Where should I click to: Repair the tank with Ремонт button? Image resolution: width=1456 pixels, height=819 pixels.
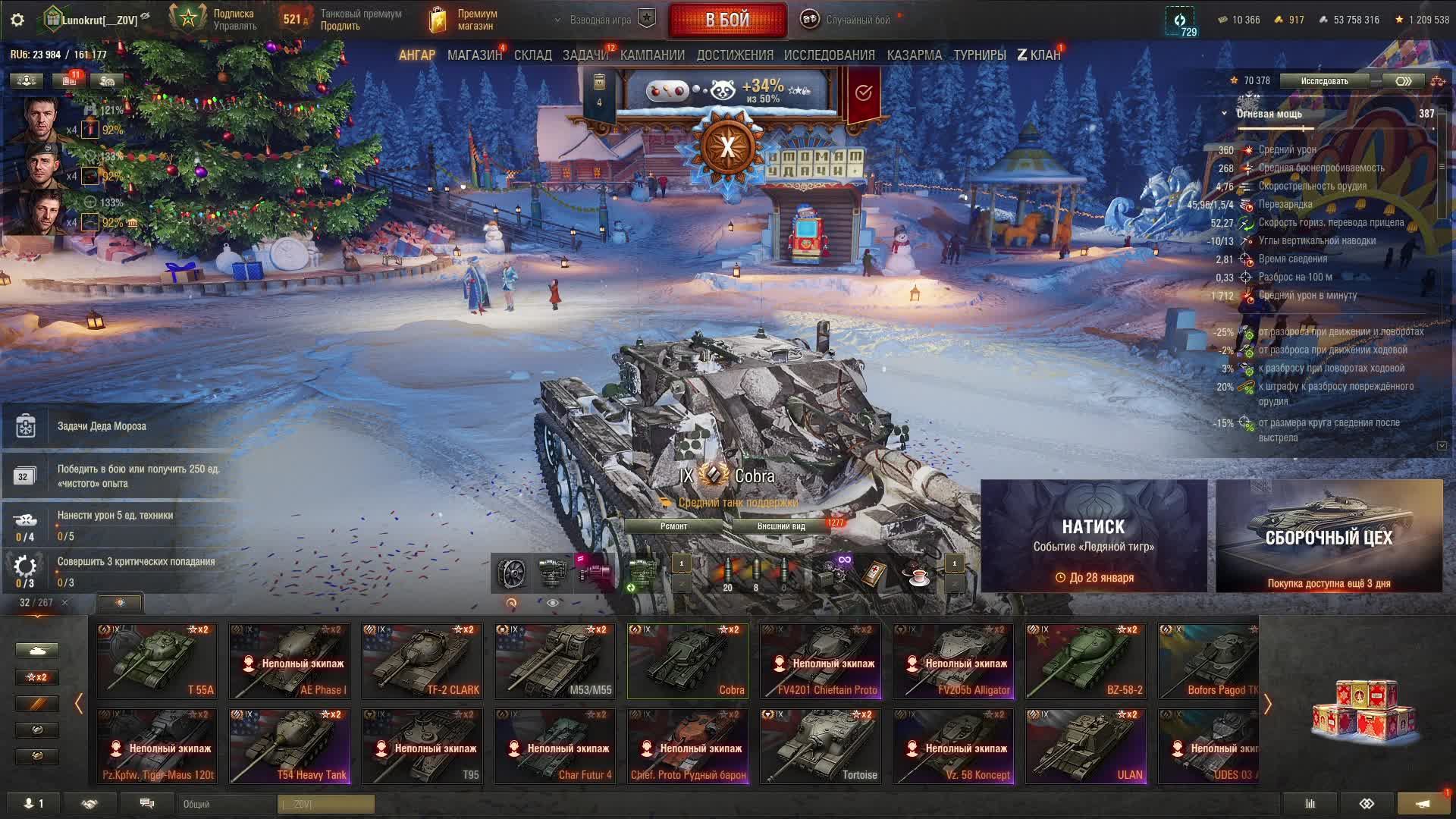point(673,526)
